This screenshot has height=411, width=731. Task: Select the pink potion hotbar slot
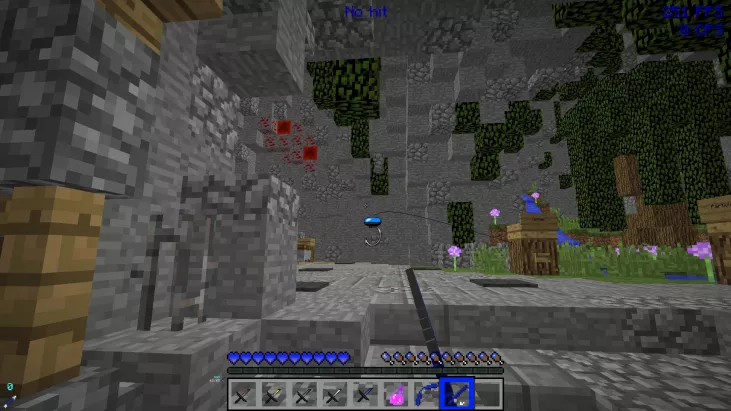pos(396,394)
